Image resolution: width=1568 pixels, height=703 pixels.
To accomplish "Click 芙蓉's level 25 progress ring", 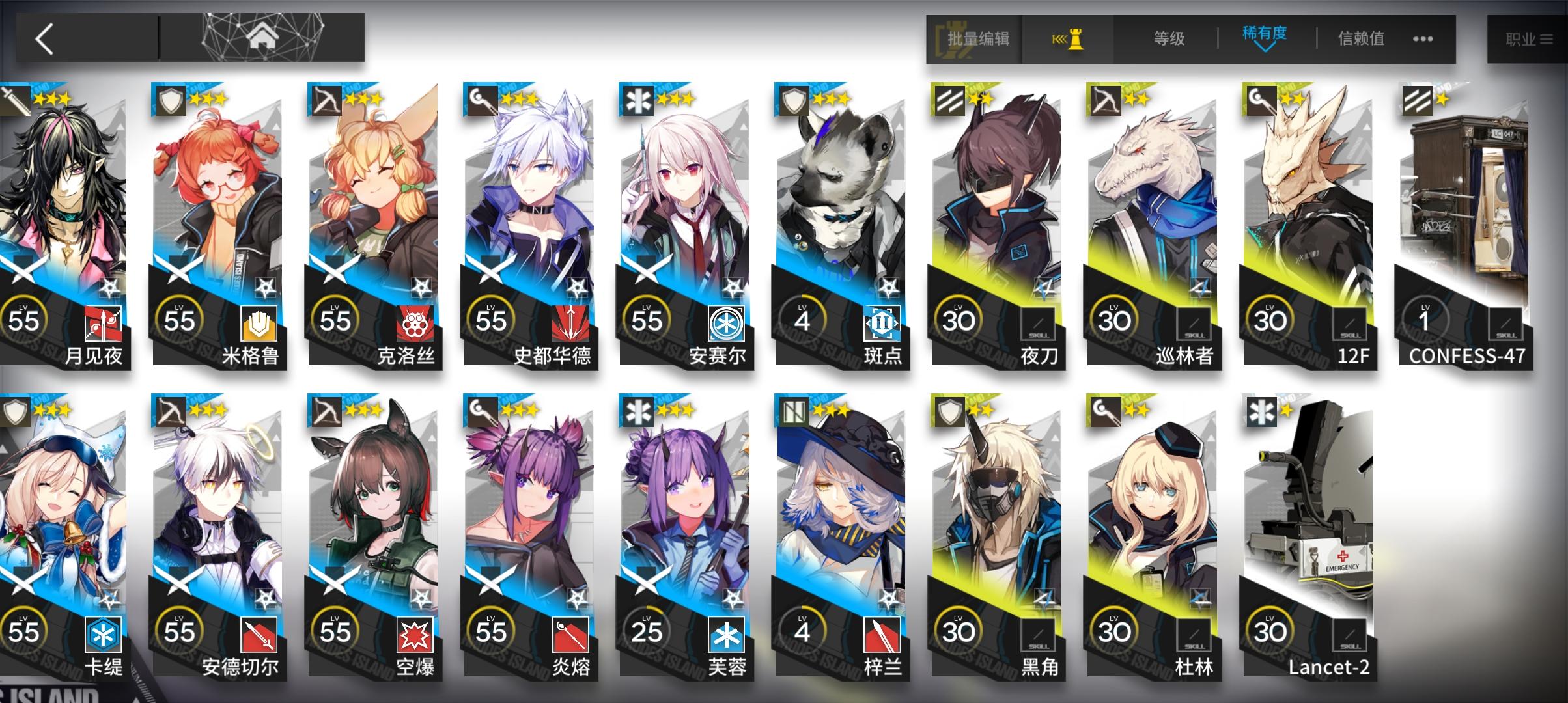I will pyautogui.click(x=648, y=629).
